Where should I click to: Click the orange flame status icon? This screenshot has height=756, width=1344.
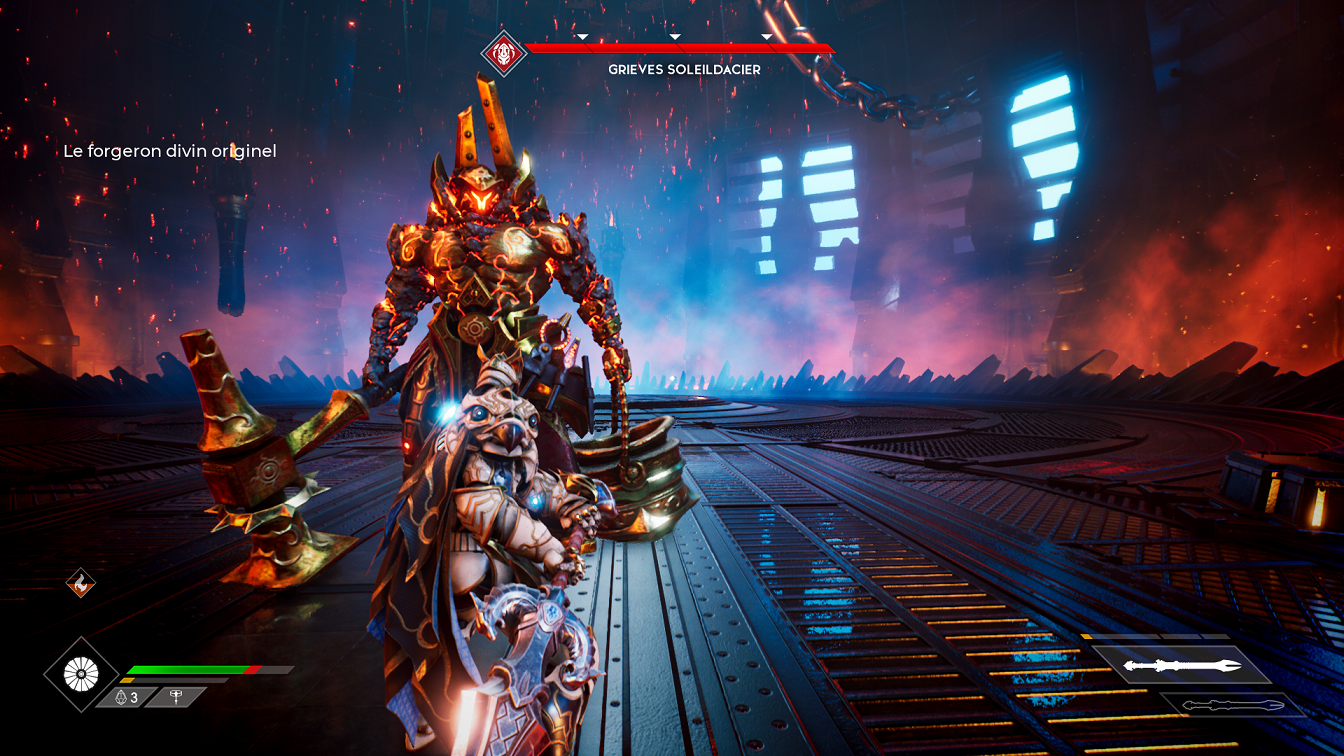80,582
